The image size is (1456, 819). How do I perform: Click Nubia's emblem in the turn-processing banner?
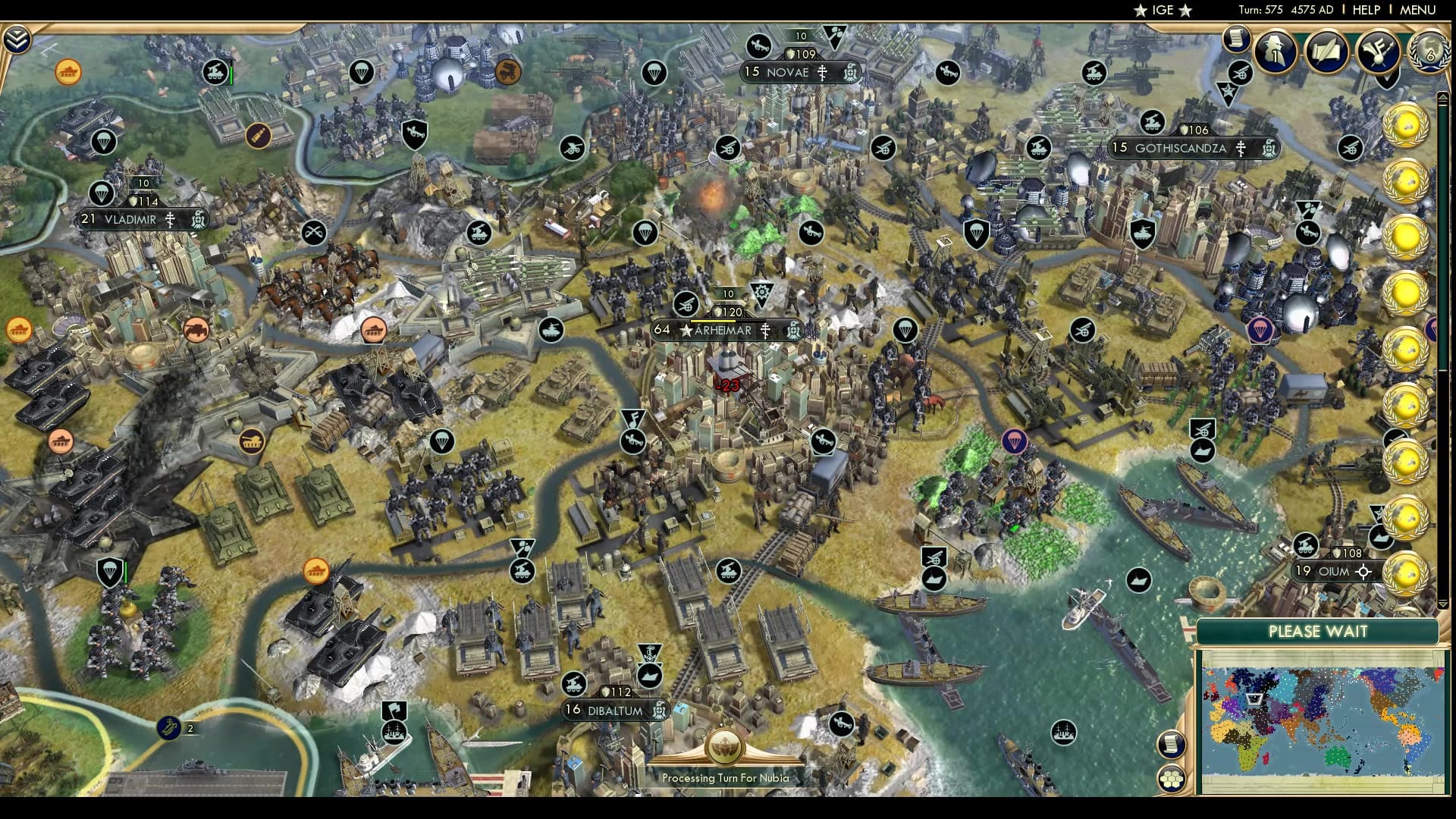click(x=727, y=745)
